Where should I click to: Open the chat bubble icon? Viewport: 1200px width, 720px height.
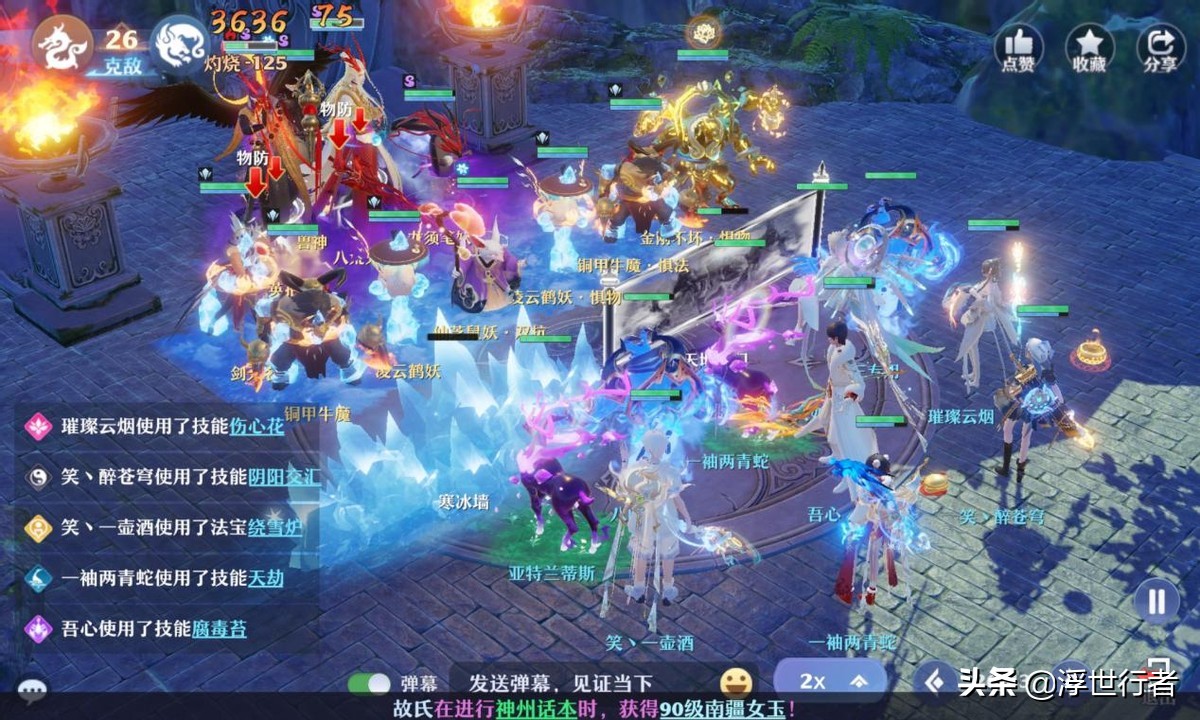click(32, 688)
